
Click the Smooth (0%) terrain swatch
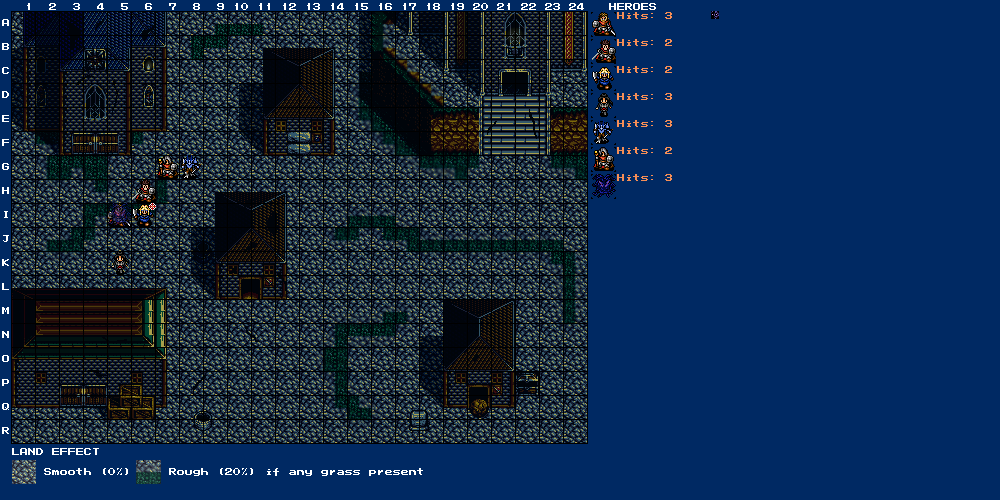(24, 472)
